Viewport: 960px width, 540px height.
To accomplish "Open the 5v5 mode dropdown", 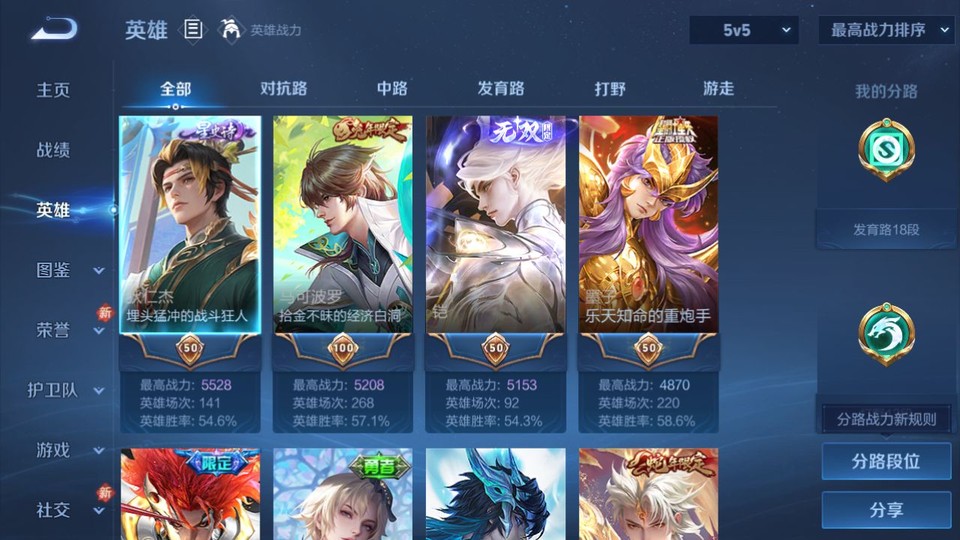I will click(x=743, y=30).
